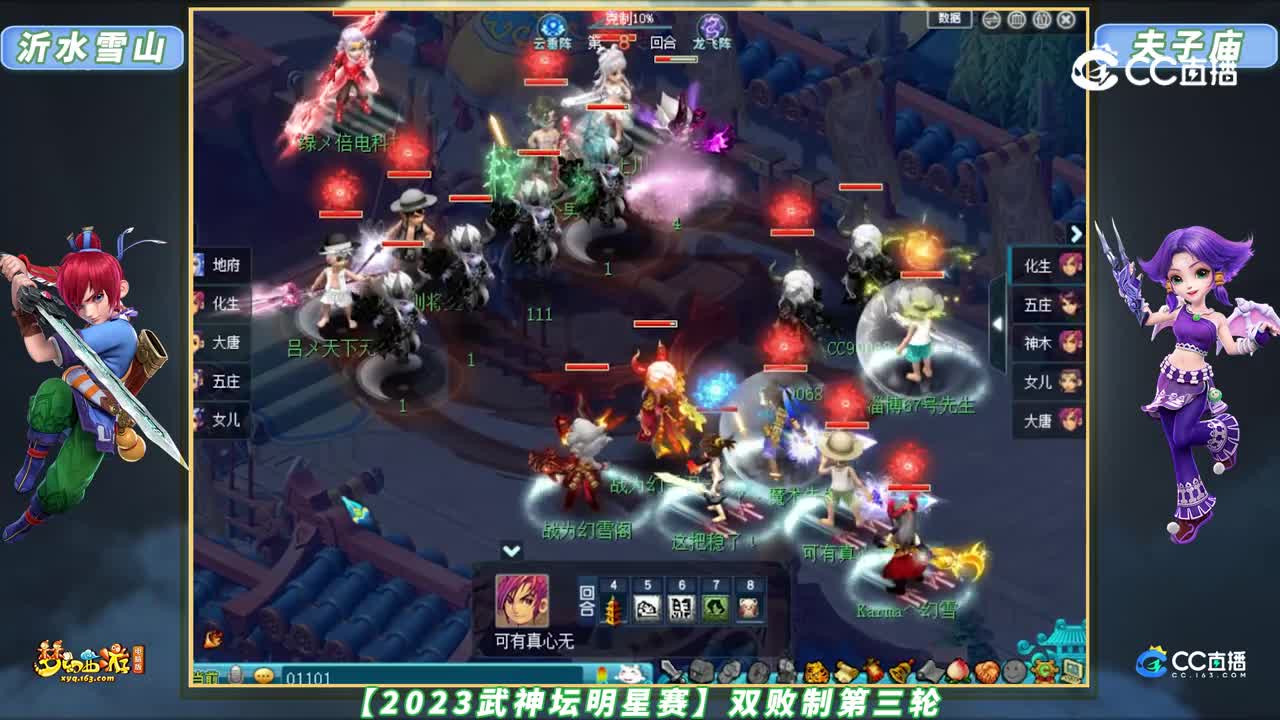Select the green skill icon under round 7
1280x720 pixels.
[716, 607]
